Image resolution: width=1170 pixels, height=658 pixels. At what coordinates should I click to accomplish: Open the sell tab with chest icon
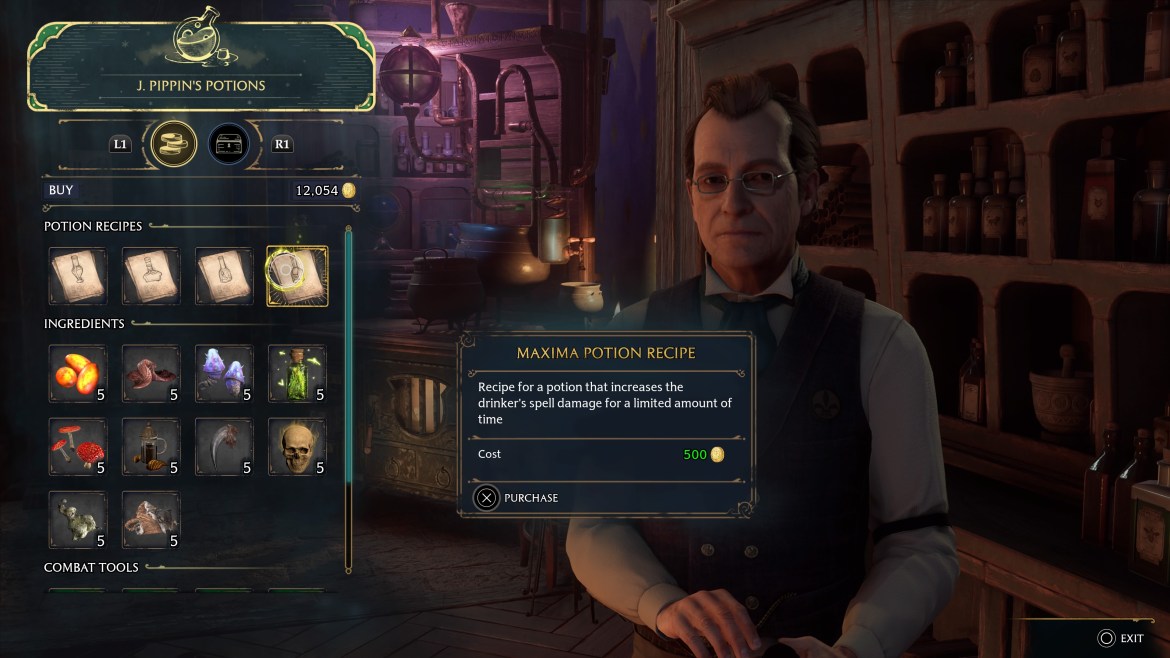[x=229, y=144]
